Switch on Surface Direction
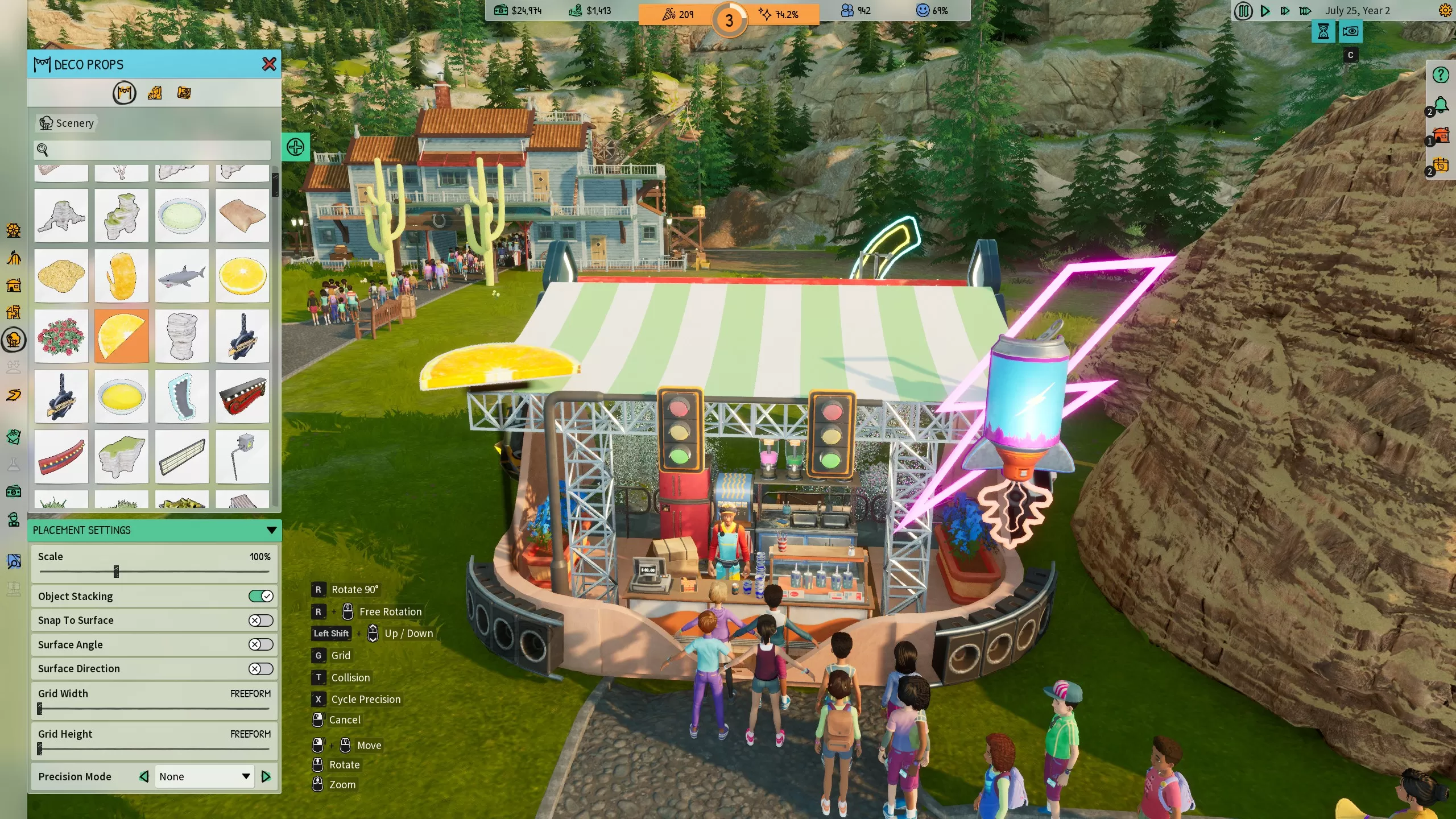1456x819 pixels. click(260, 669)
